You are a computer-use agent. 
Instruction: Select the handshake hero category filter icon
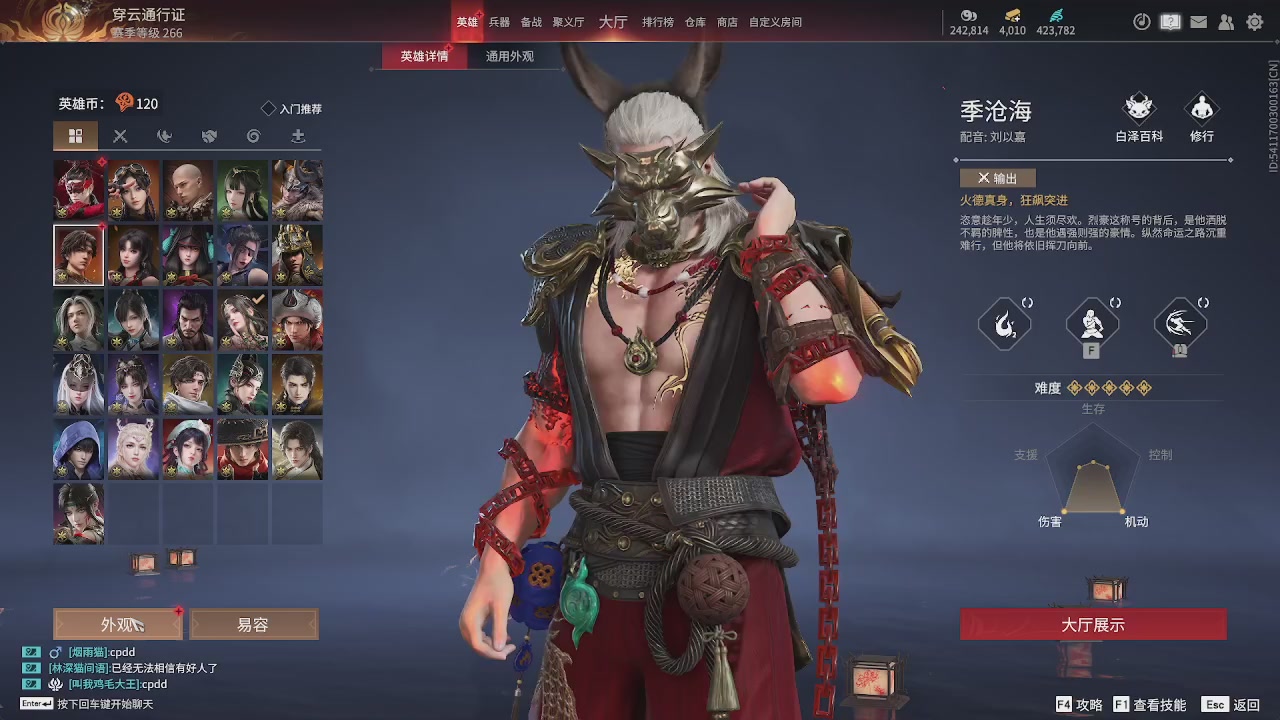(x=207, y=135)
